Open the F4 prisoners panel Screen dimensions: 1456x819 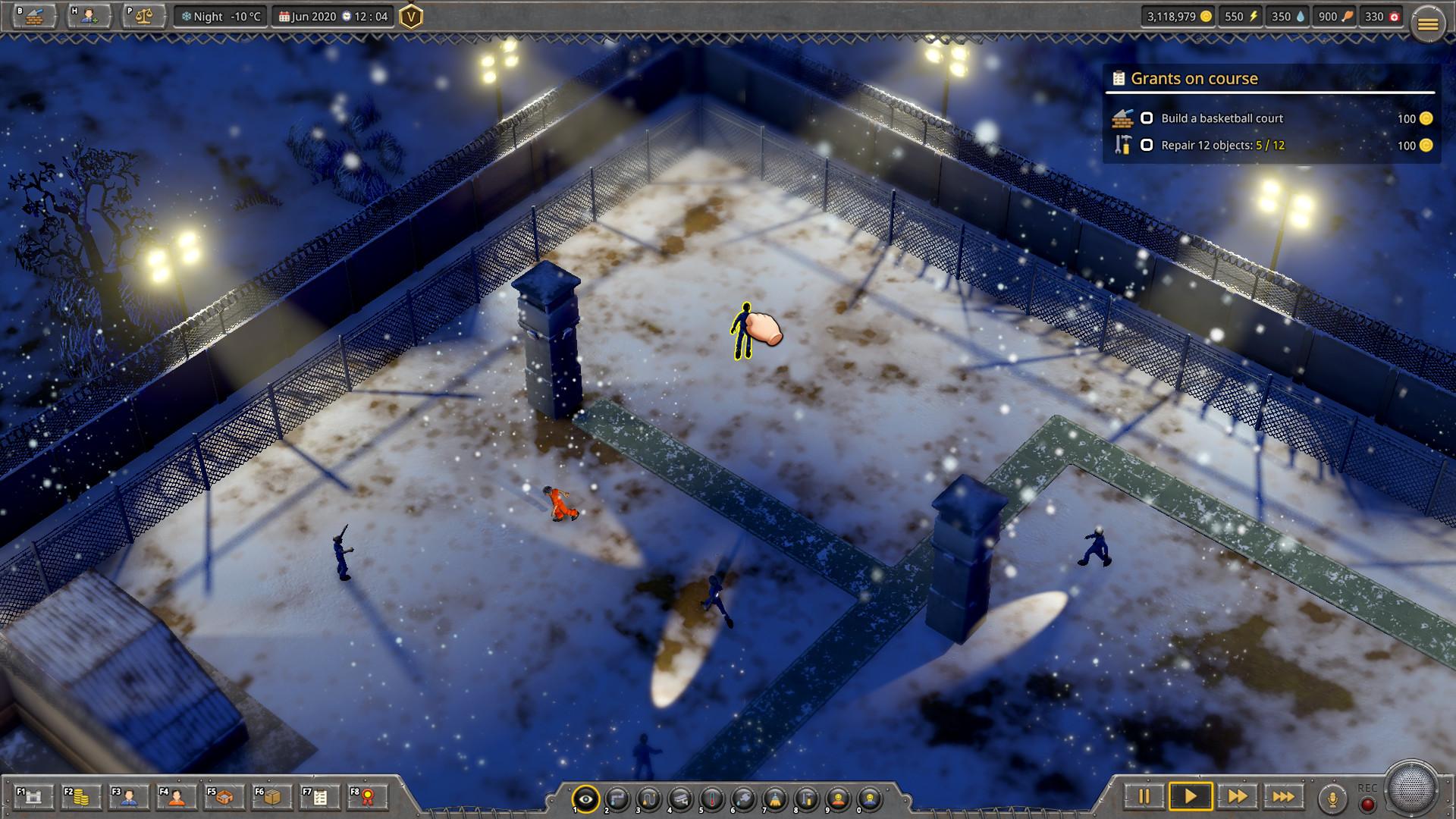[176, 797]
